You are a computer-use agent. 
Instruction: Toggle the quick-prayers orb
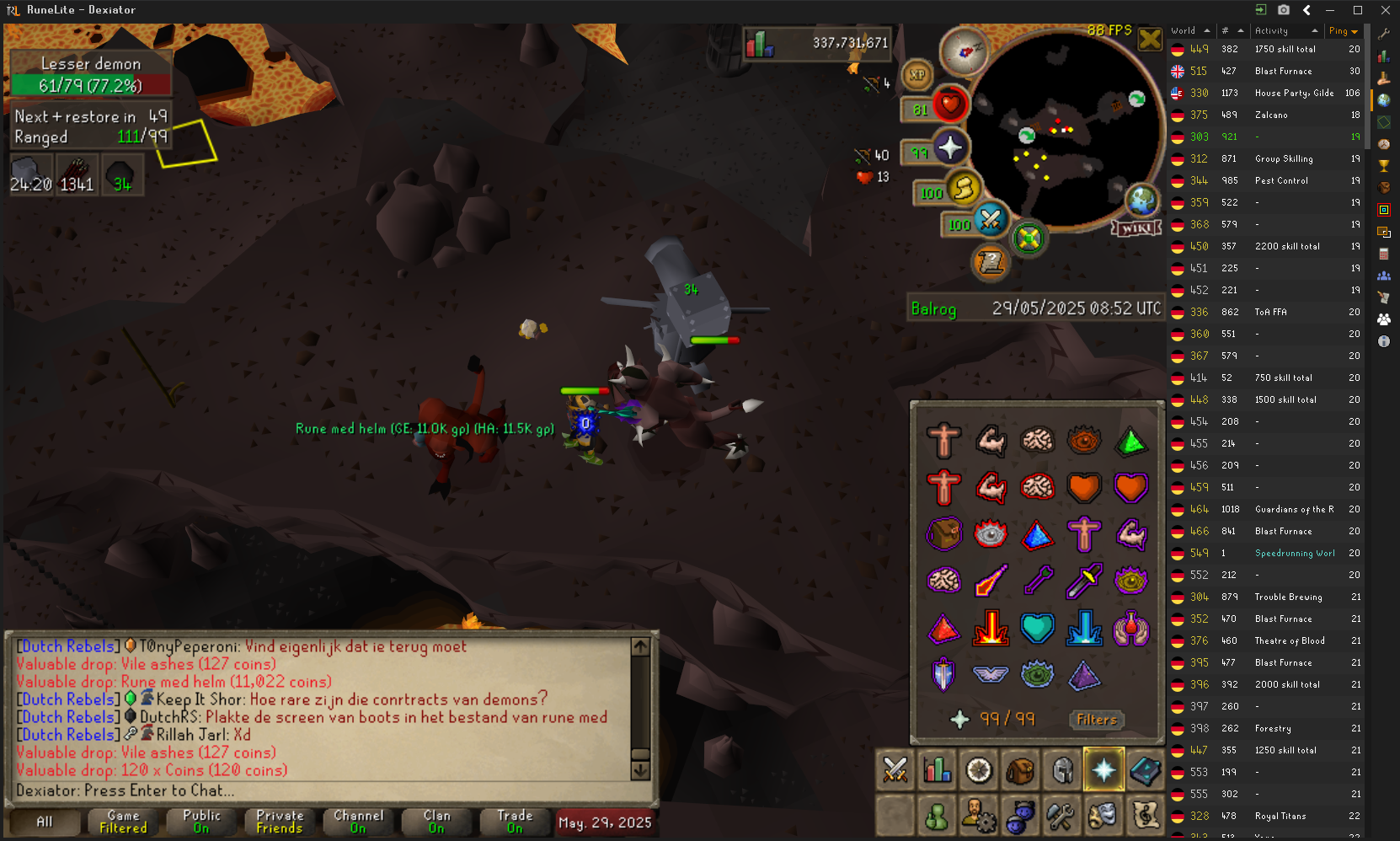click(949, 148)
